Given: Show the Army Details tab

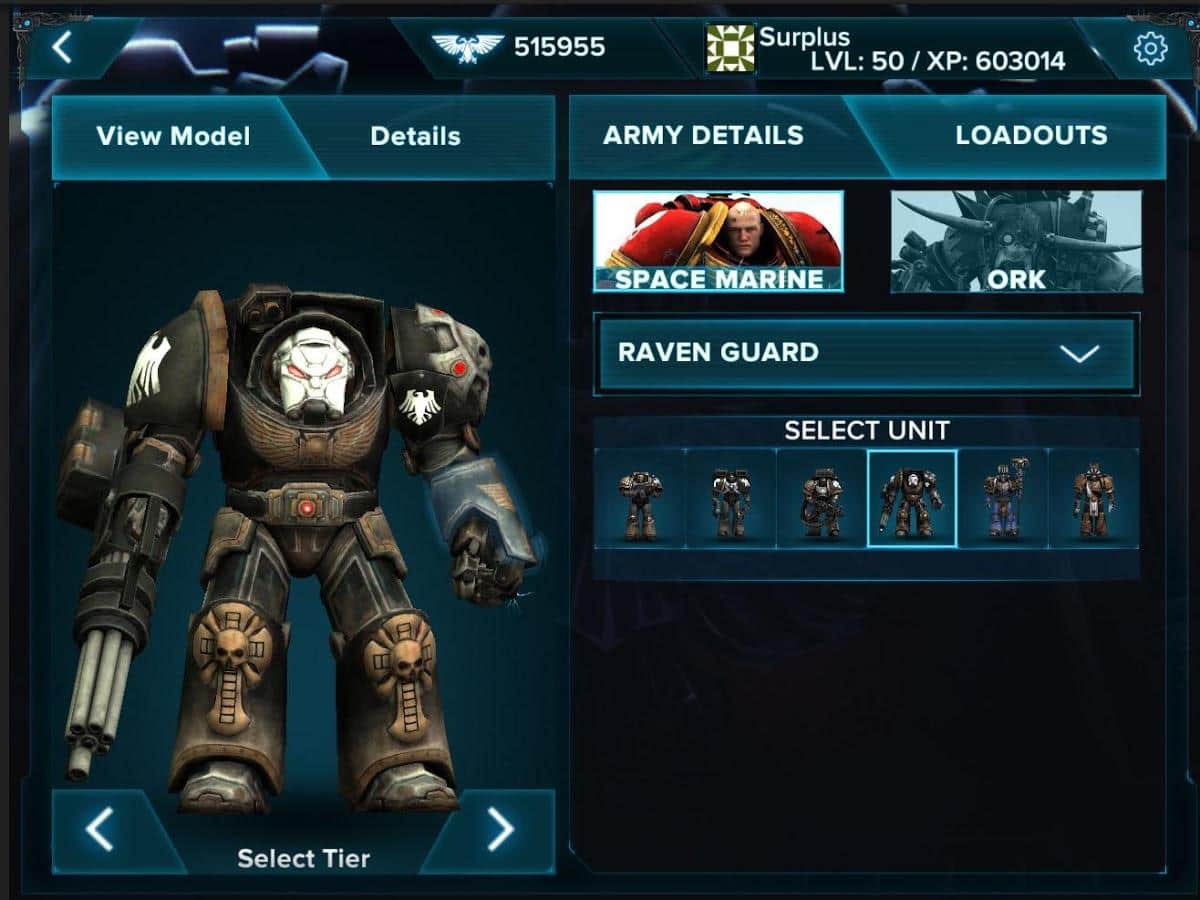Looking at the screenshot, I should pos(703,136).
